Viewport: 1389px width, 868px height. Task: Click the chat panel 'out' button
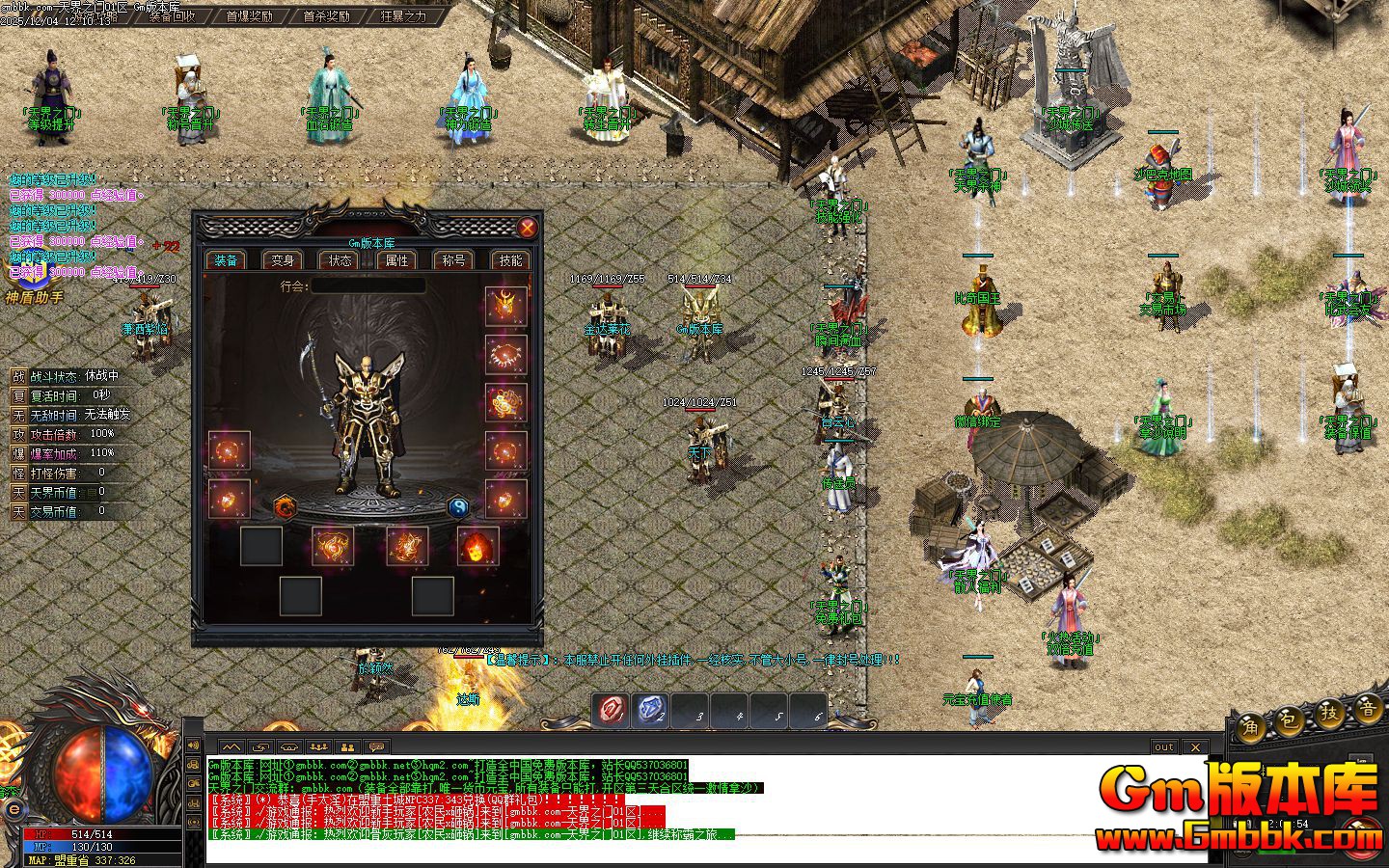coord(1164,746)
